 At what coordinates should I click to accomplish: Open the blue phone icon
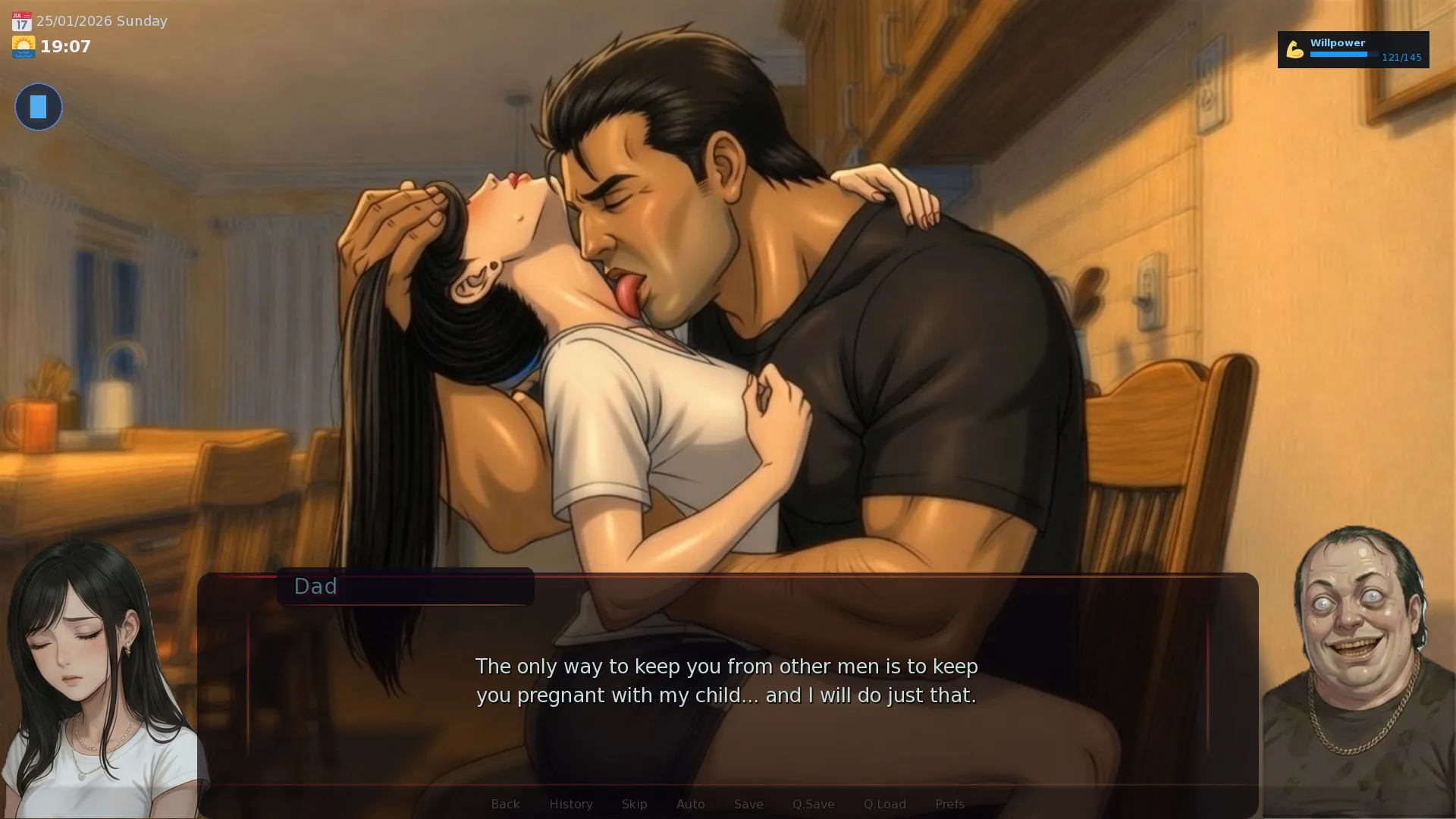(39, 107)
